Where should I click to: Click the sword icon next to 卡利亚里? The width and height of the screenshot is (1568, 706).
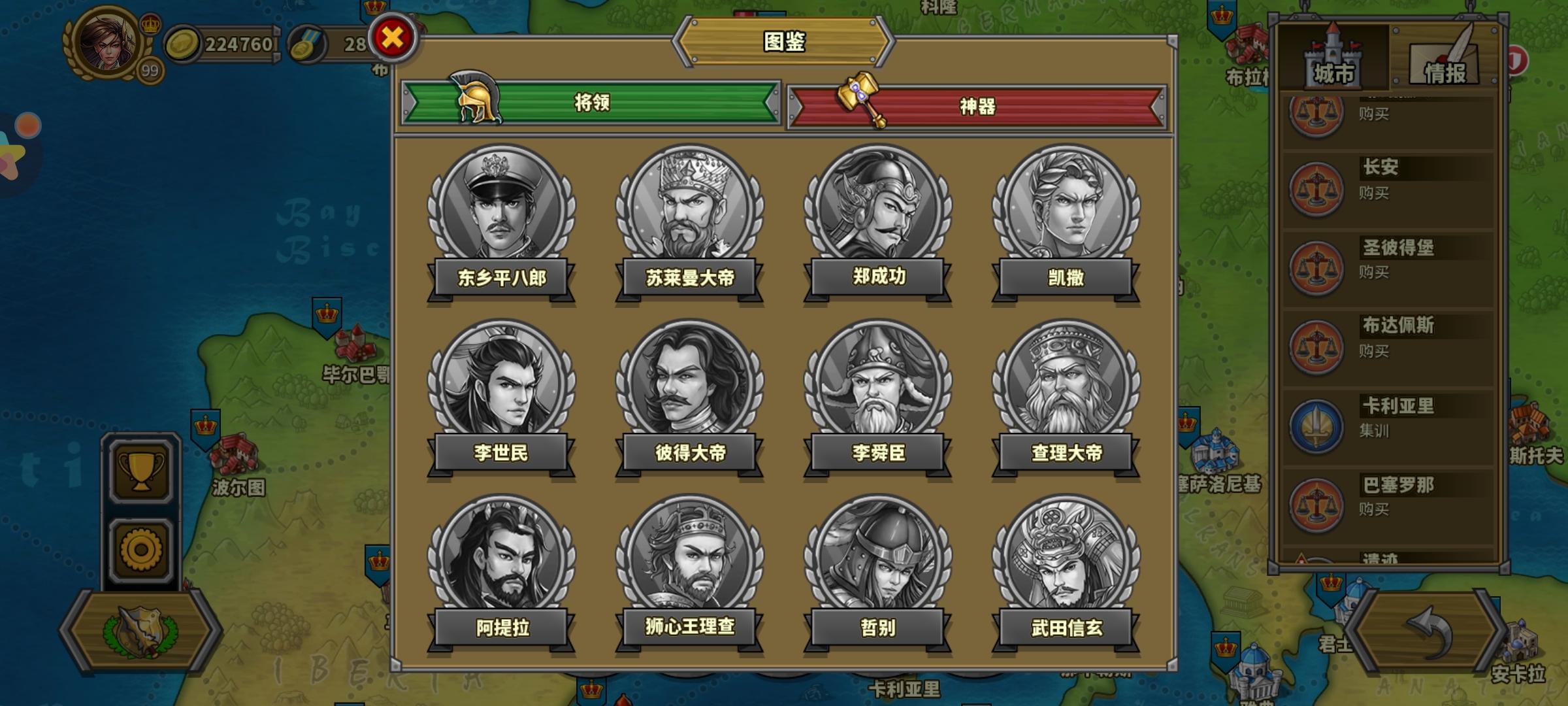point(1318,426)
